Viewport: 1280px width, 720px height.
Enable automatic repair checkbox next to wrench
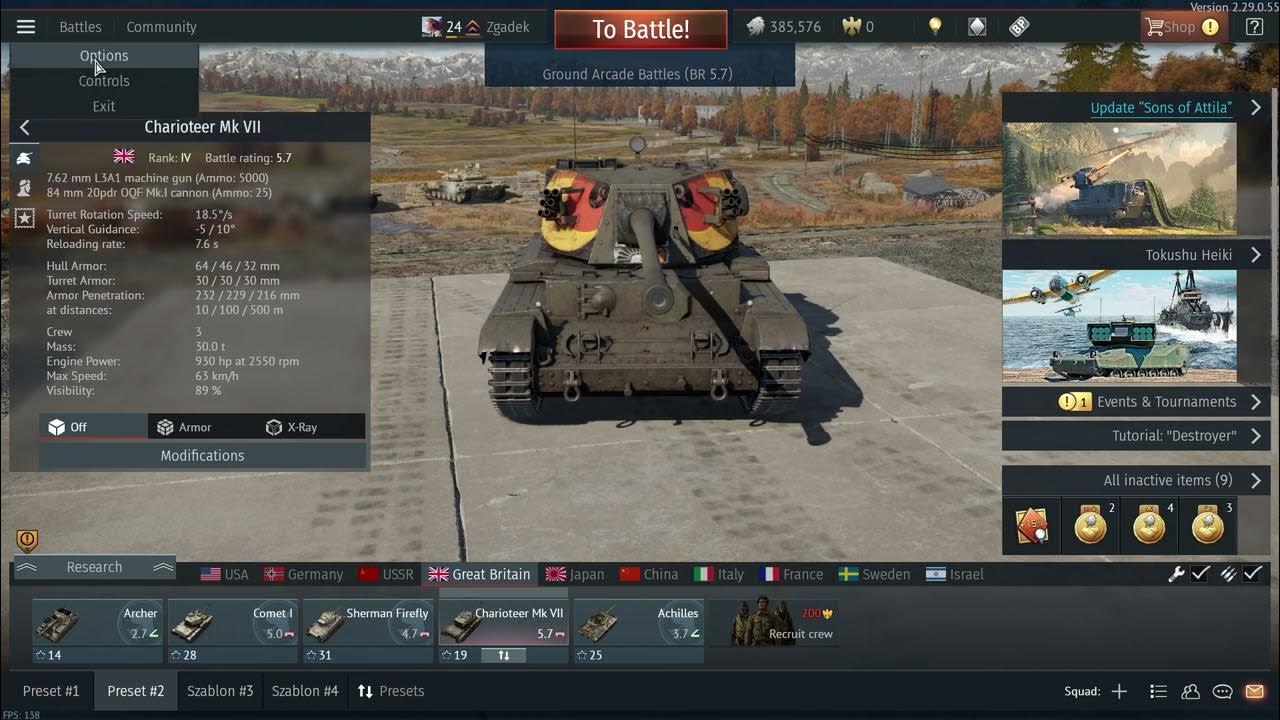[x=1201, y=574]
